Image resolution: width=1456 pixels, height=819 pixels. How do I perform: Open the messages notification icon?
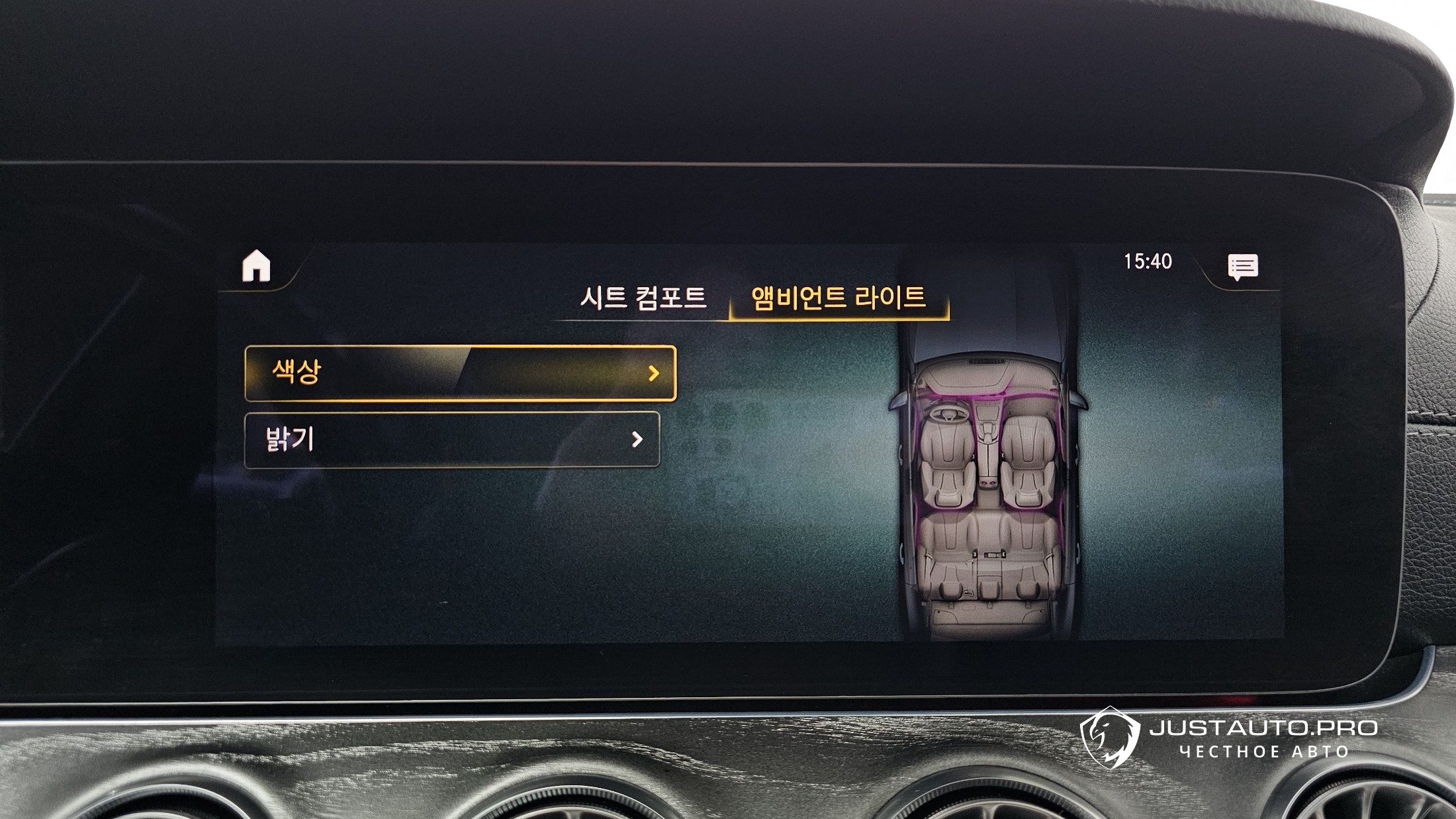click(x=1242, y=267)
